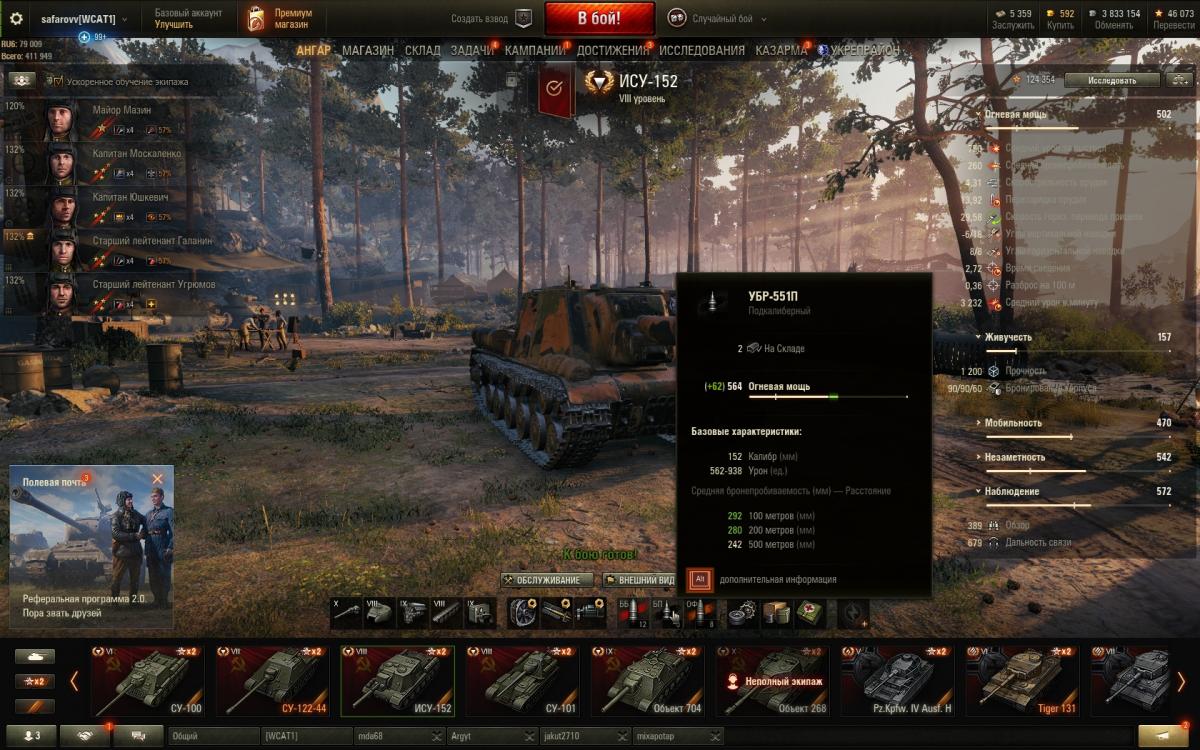The height and width of the screenshot is (750, 1200).
Task: Open the Казарма tab
Action: (x=781, y=50)
